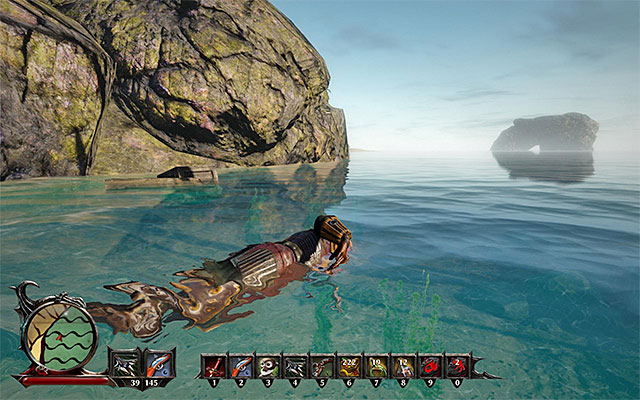Select the hotbar item in slot 5
The width and height of the screenshot is (640, 400).
pyautogui.click(x=322, y=365)
